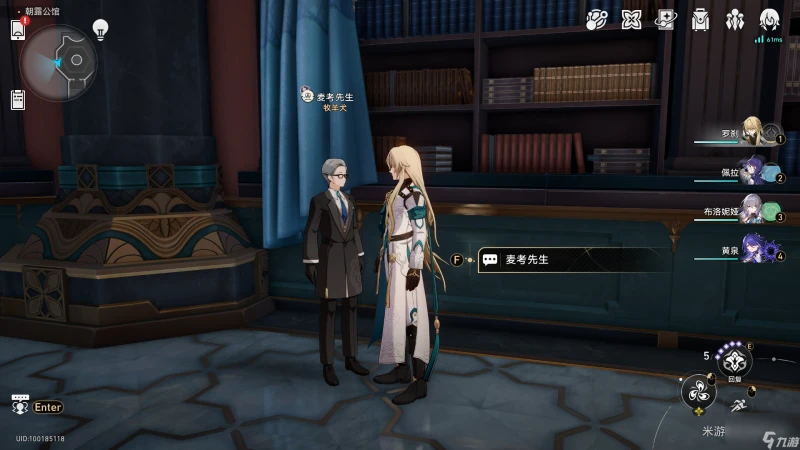
Task: Open the character portrait icon in the top bar
Action: [x=769, y=19]
